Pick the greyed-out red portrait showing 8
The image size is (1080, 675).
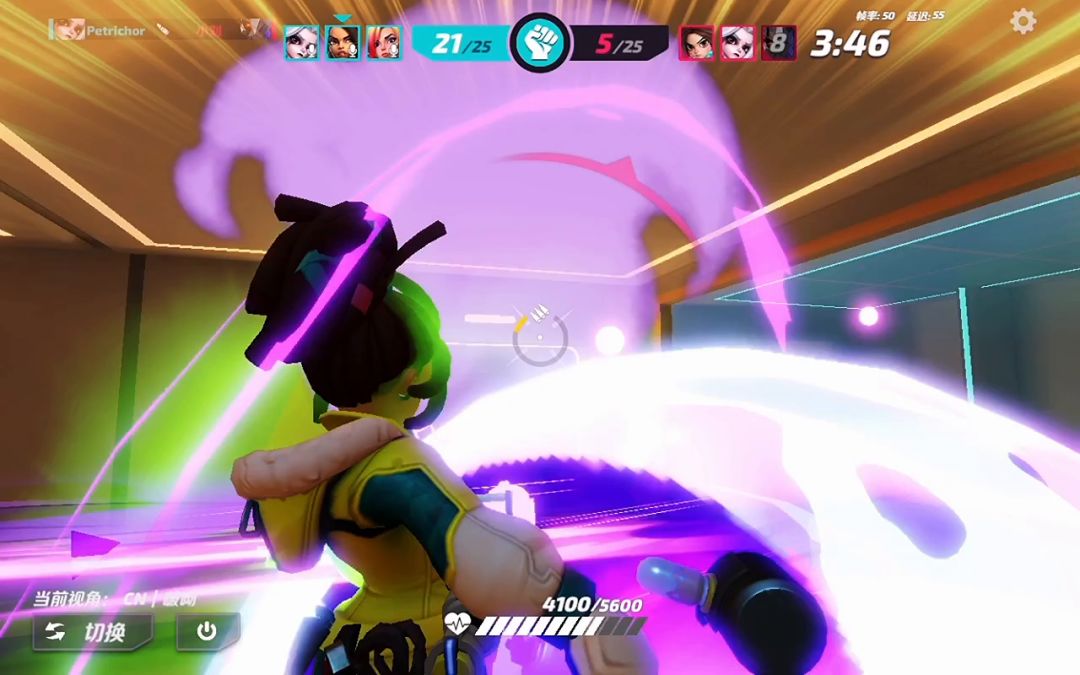pyautogui.click(x=778, y=43)
